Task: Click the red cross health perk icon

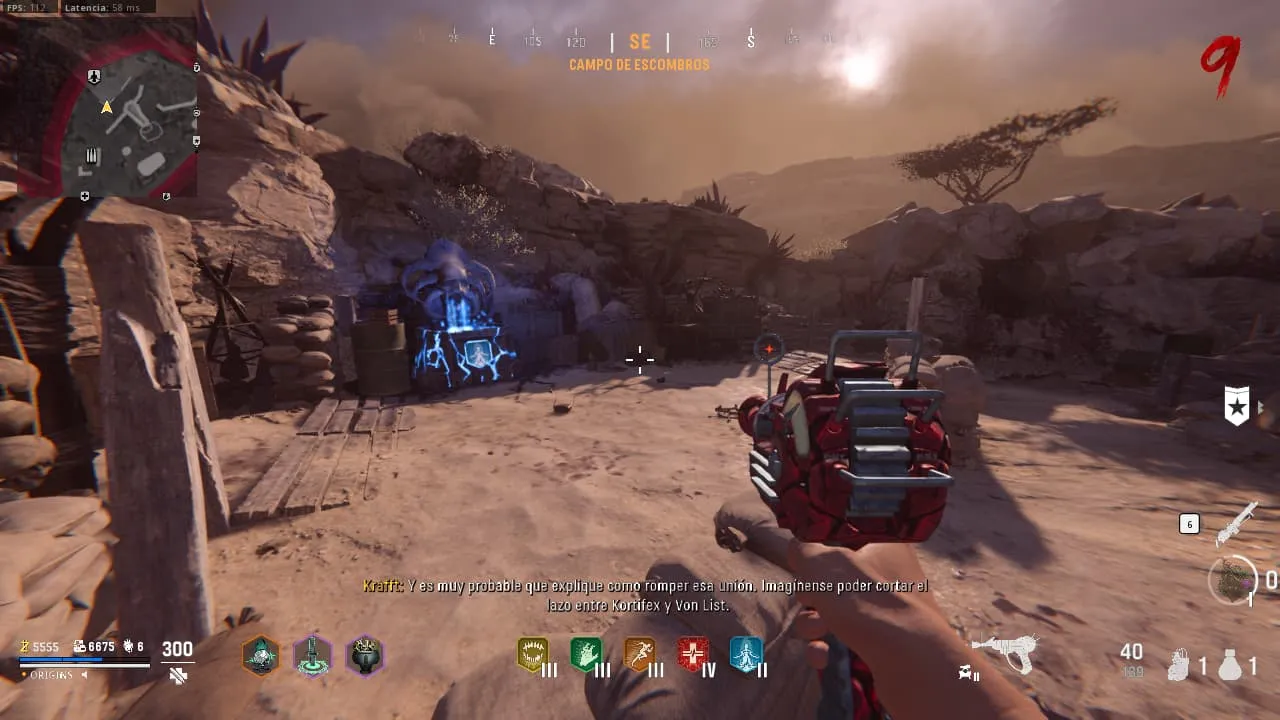Action: (692, 654)
